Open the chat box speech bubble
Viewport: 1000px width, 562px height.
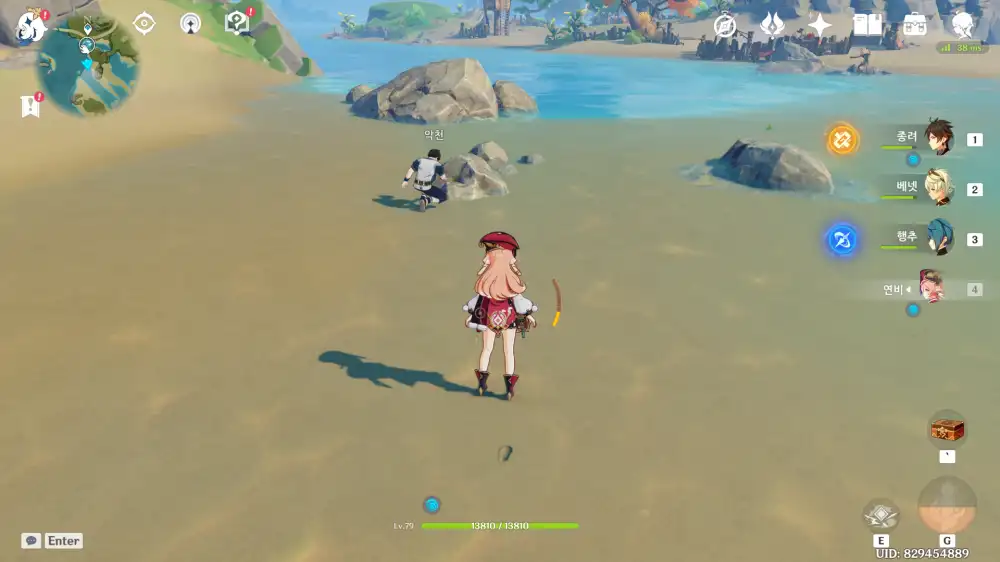click(x=32, y=540)
